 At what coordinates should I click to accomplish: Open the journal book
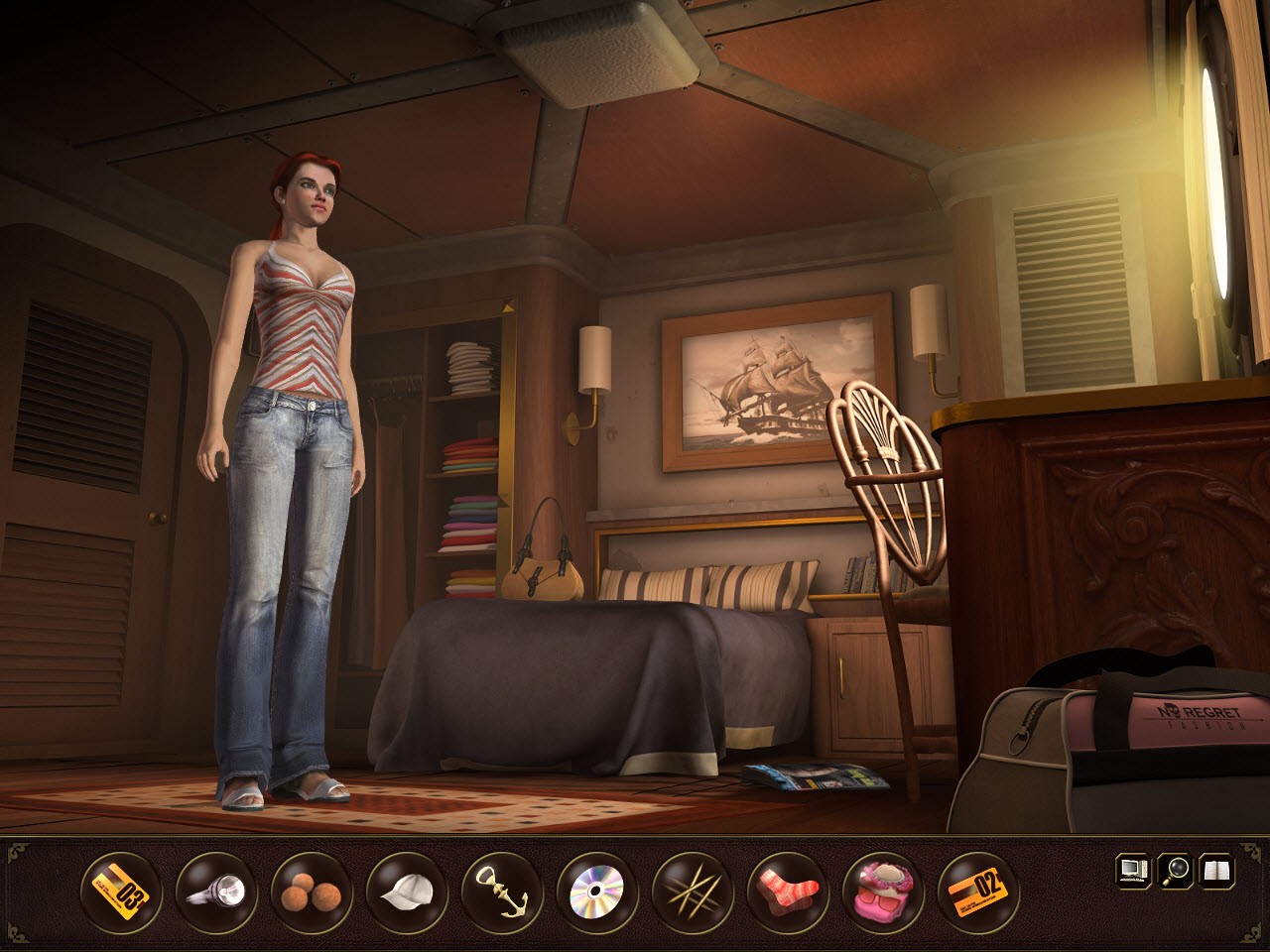[x=1217, y=871]
